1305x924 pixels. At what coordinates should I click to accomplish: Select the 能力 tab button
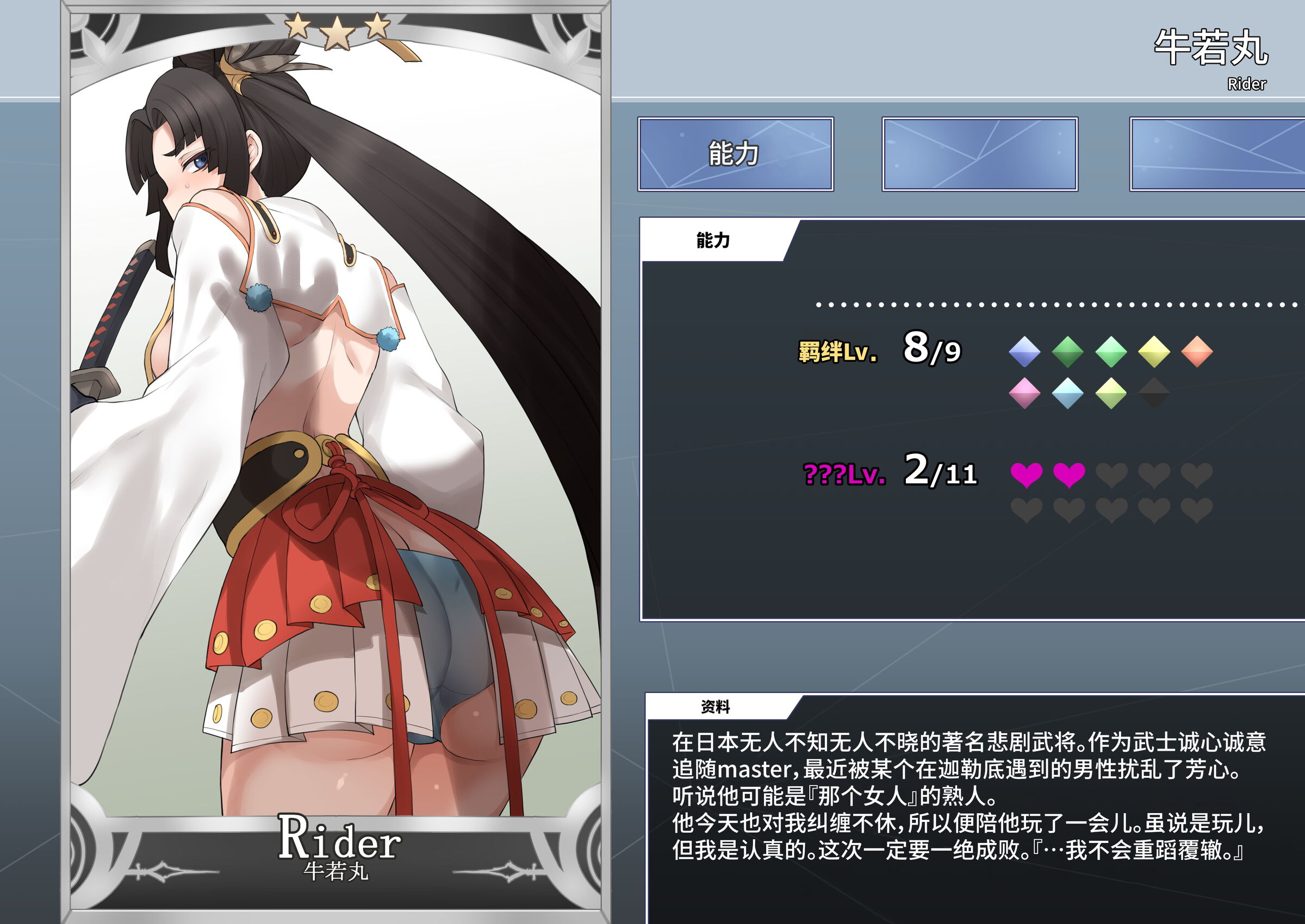coord(735,154)
